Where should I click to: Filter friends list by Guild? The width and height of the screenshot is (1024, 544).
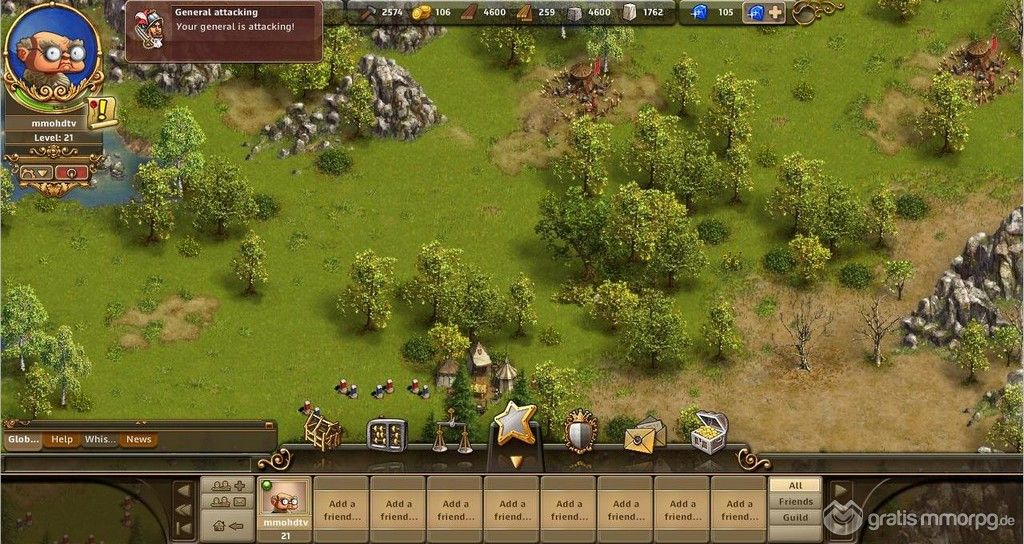(796, 518)
